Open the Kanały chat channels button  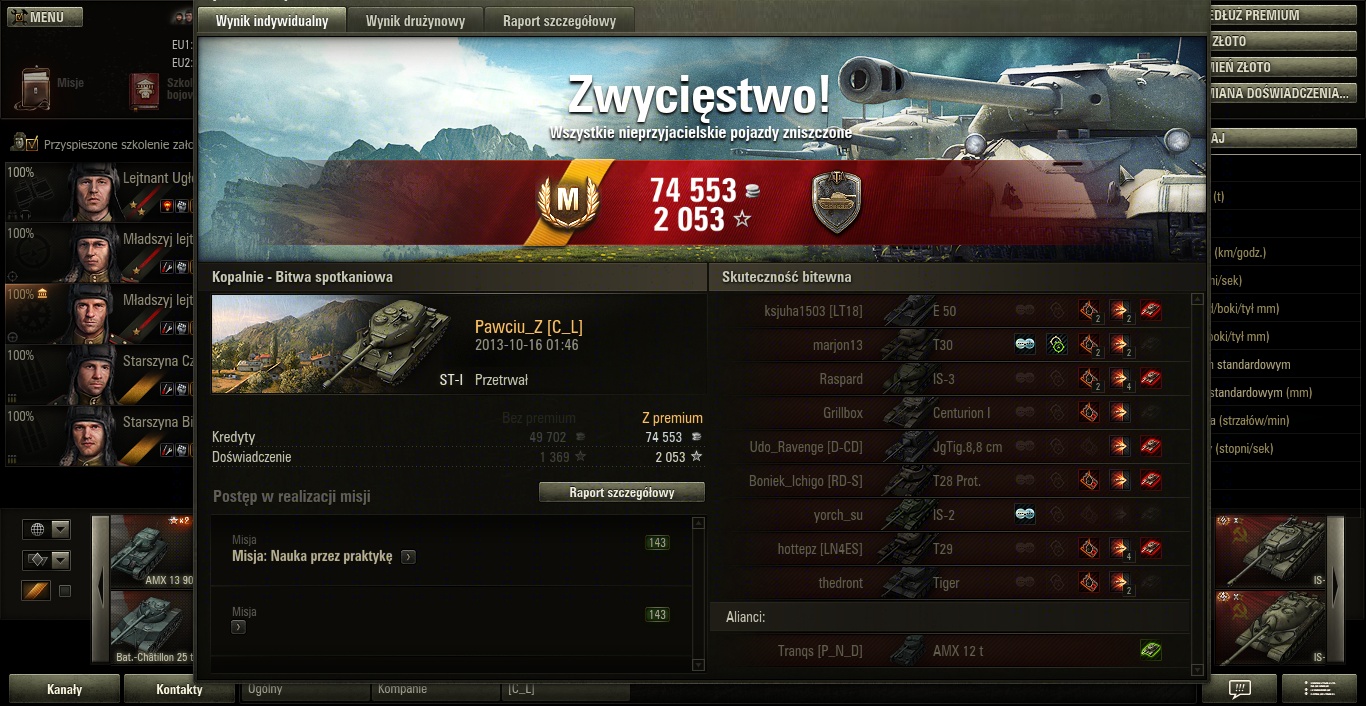(64, 689)
